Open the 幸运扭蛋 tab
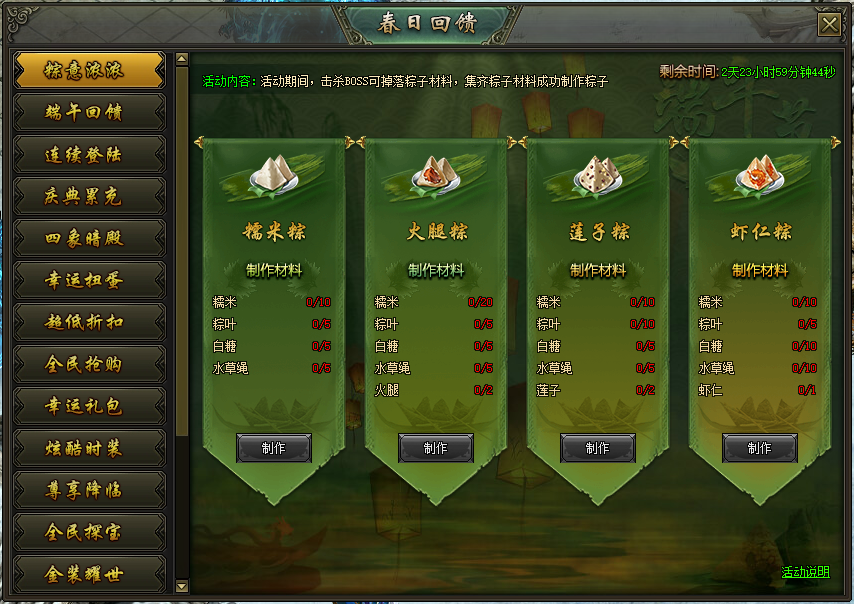Viewport: 854px width, 604px height. 89,280
